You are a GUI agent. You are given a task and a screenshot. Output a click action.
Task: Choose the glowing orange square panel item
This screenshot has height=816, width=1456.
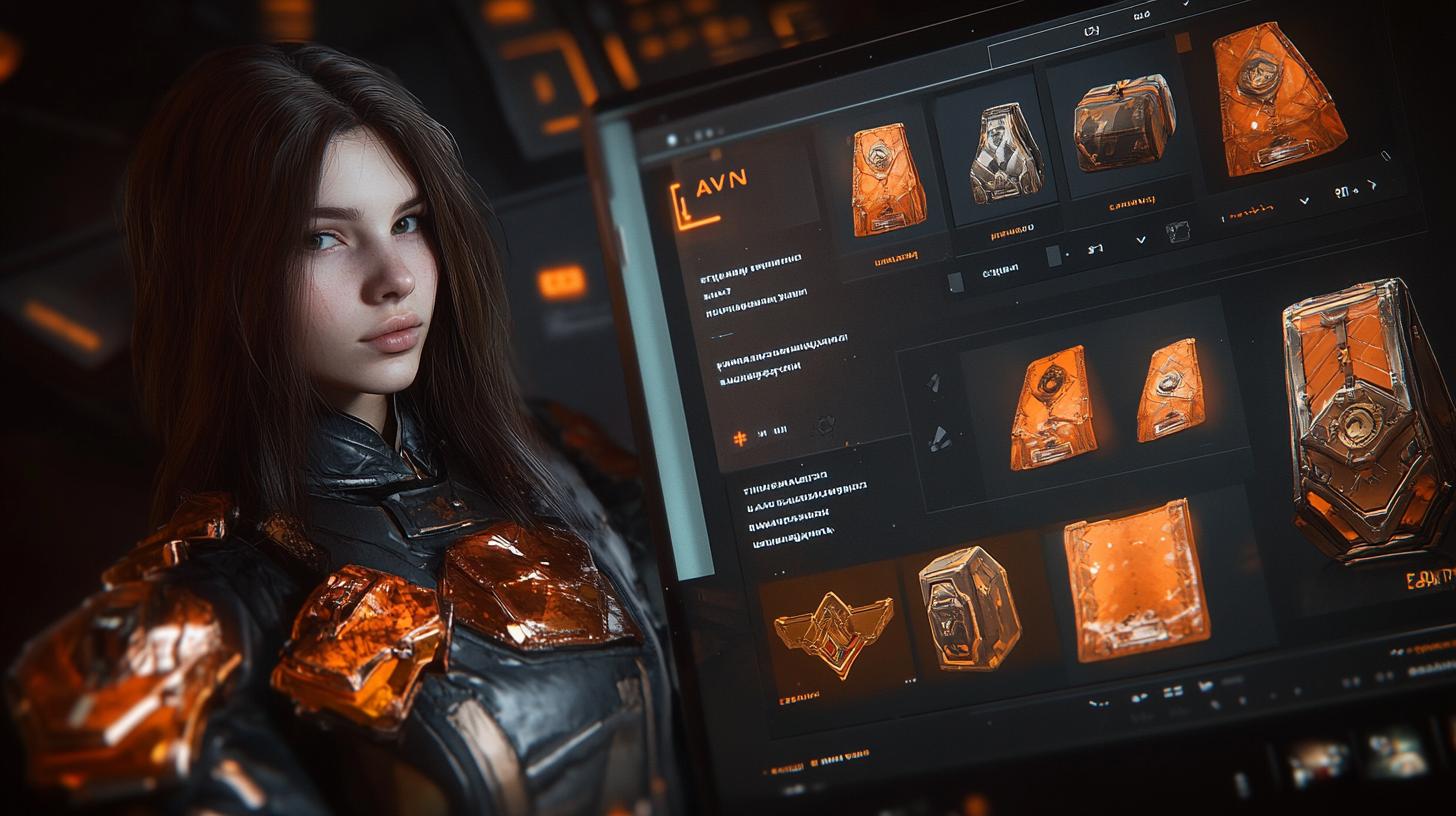click(1135, 578)
